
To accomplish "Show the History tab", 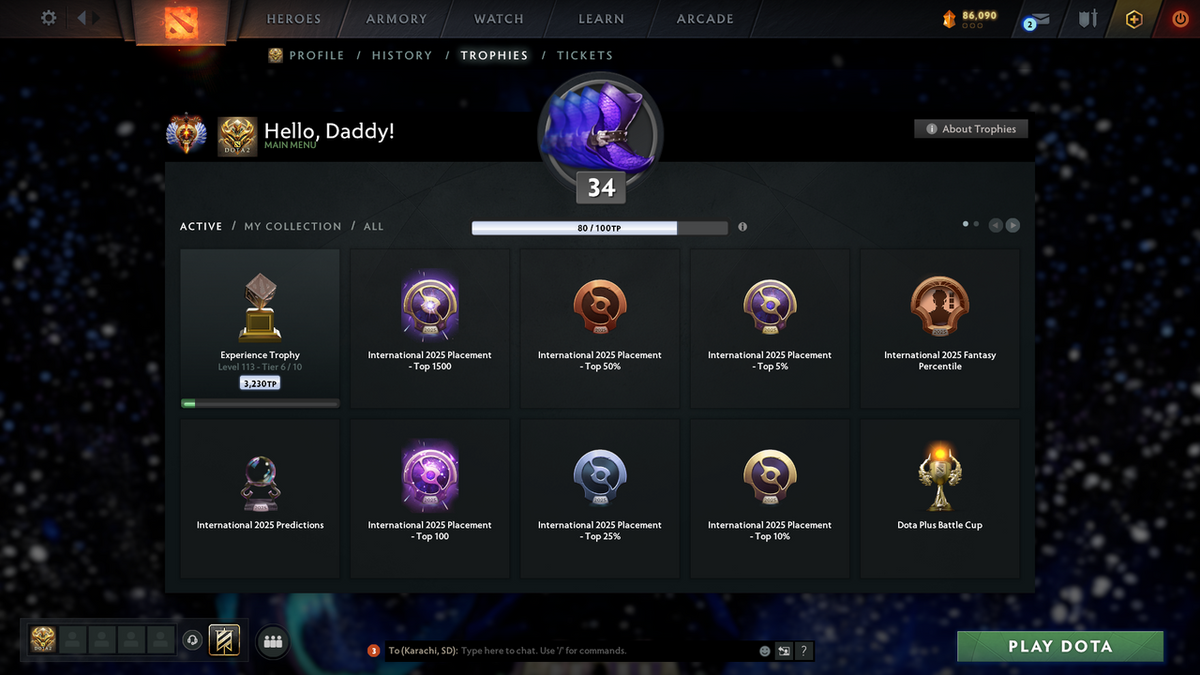I will tap(402, 56).
